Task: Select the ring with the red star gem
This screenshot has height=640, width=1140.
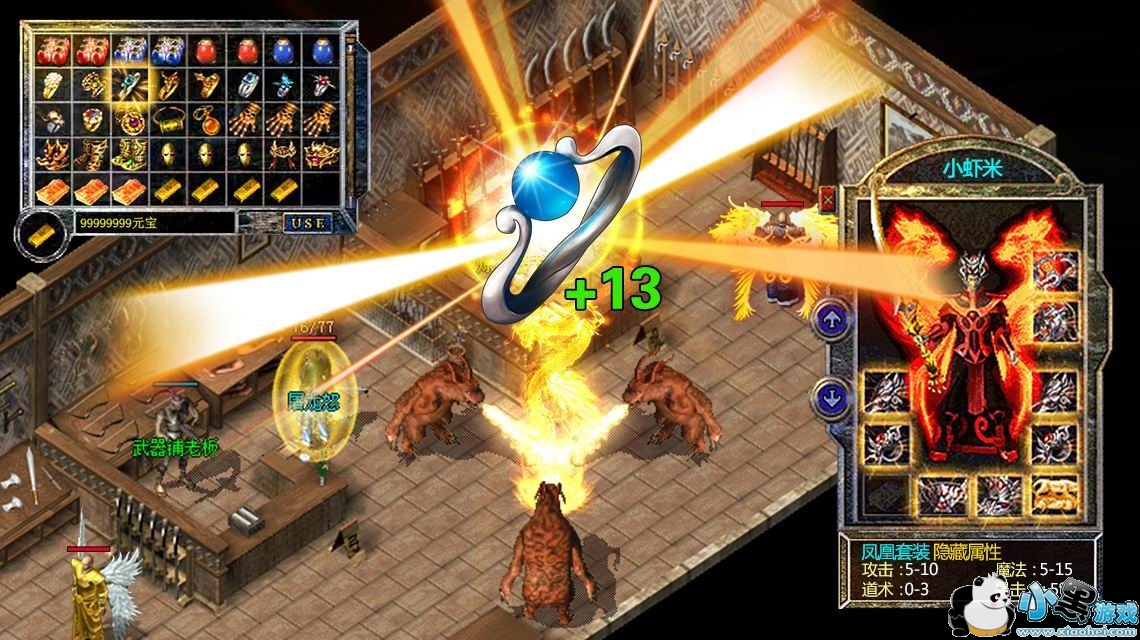Action: click(x=320, y=86)
